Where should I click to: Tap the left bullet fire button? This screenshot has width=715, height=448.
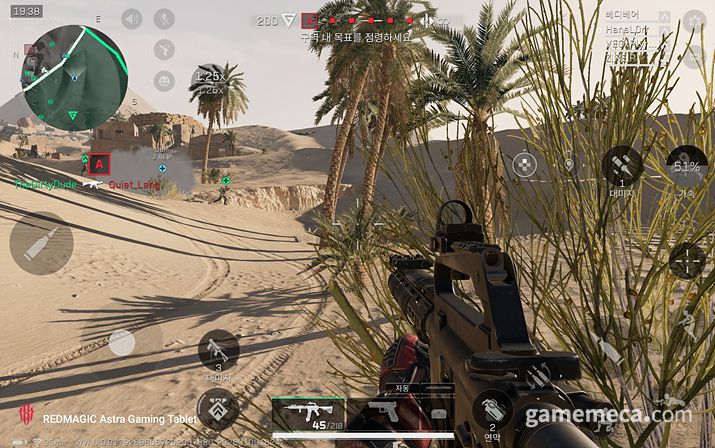(x=41, y=243)
